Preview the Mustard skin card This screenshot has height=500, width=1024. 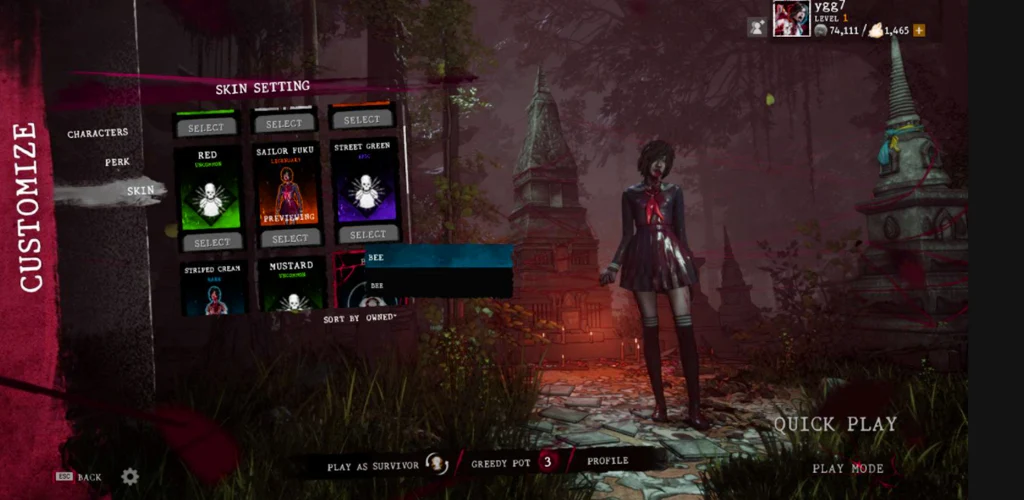point(291,285)
